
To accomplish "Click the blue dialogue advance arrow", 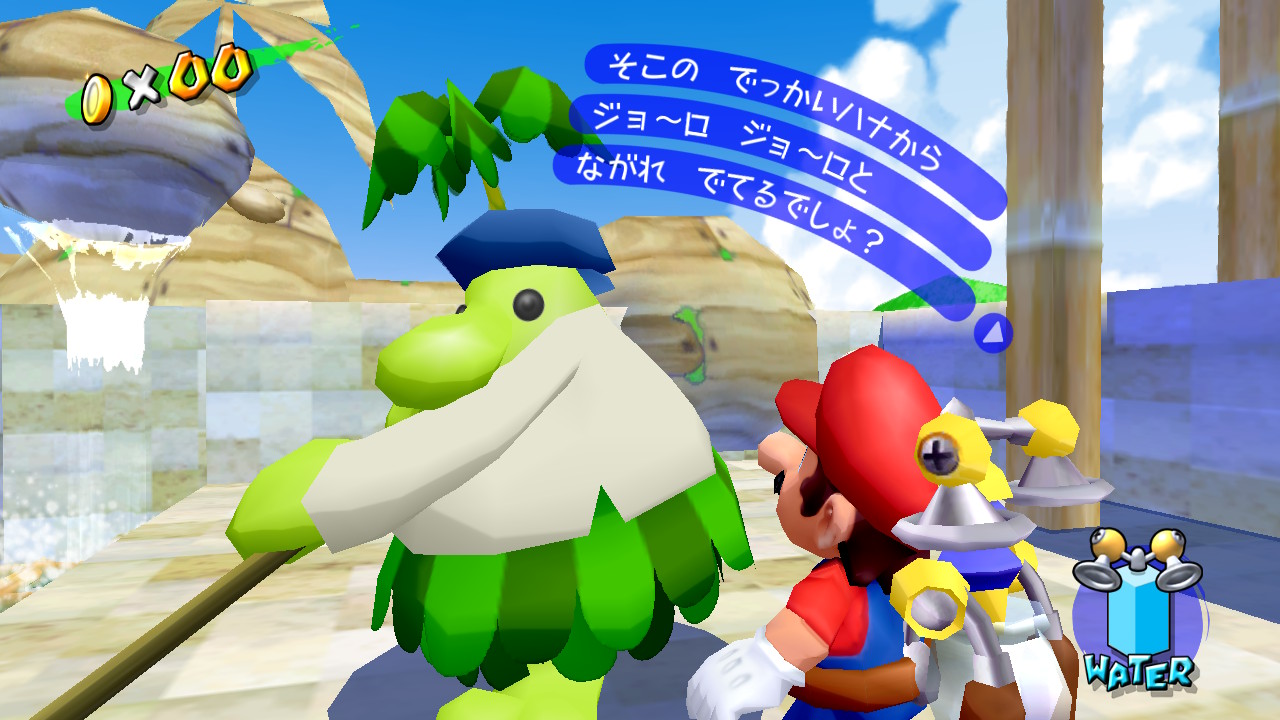I will pos(992,333).
